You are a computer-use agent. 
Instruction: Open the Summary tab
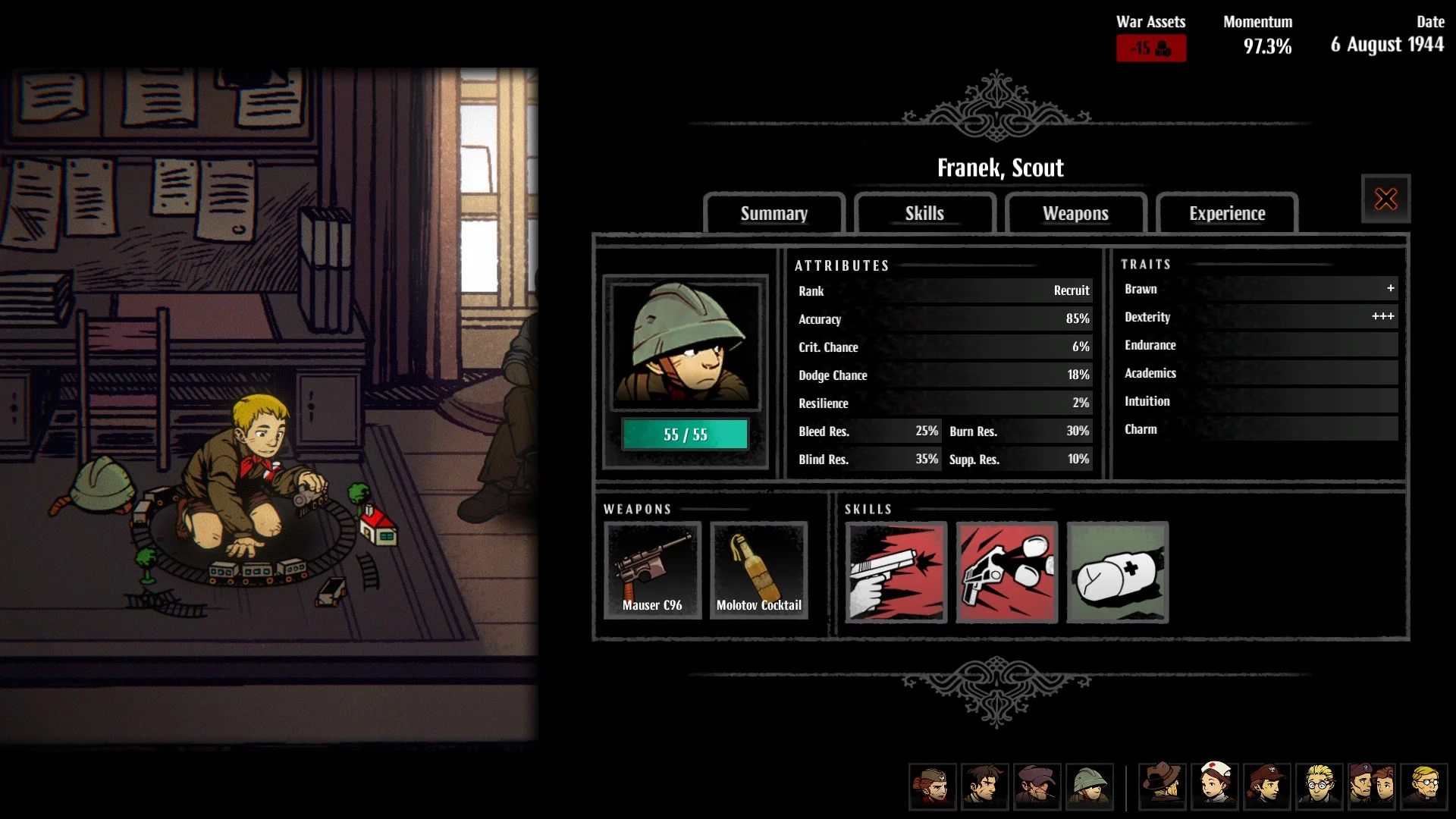[773, 214]
